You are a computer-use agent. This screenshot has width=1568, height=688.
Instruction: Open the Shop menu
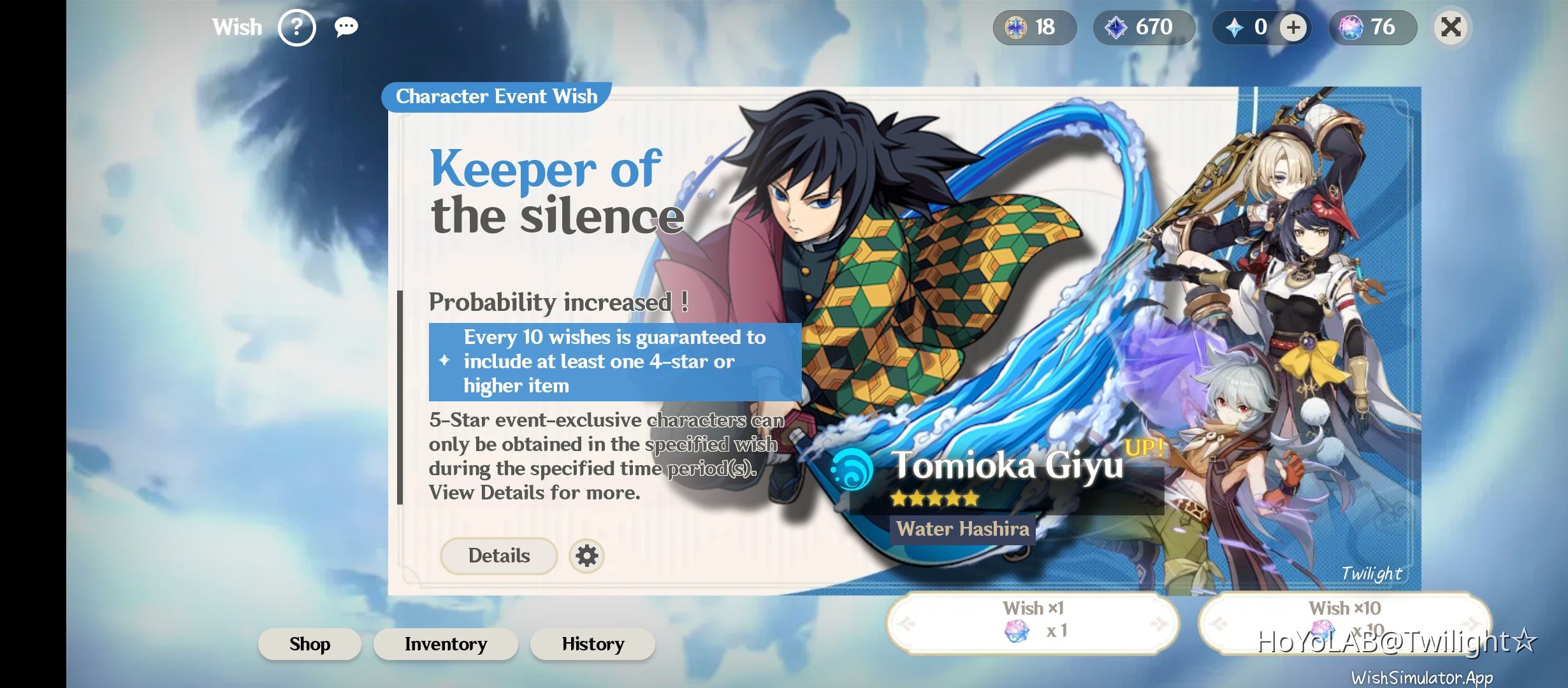pos(309,644)
